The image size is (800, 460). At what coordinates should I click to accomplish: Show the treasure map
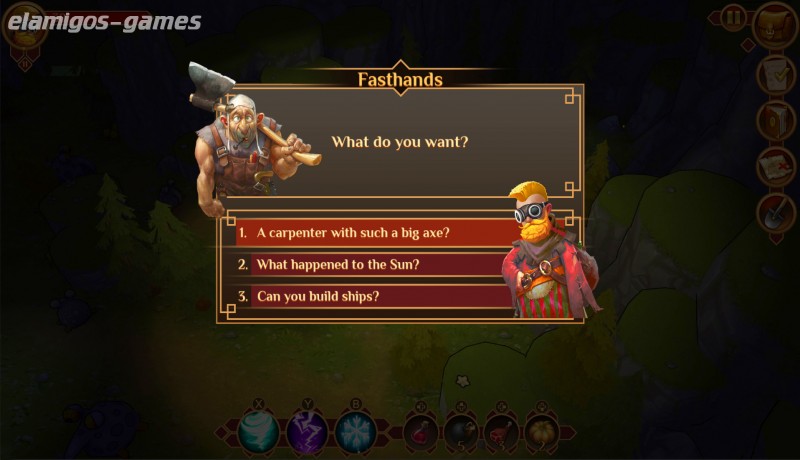pos(774,166)
